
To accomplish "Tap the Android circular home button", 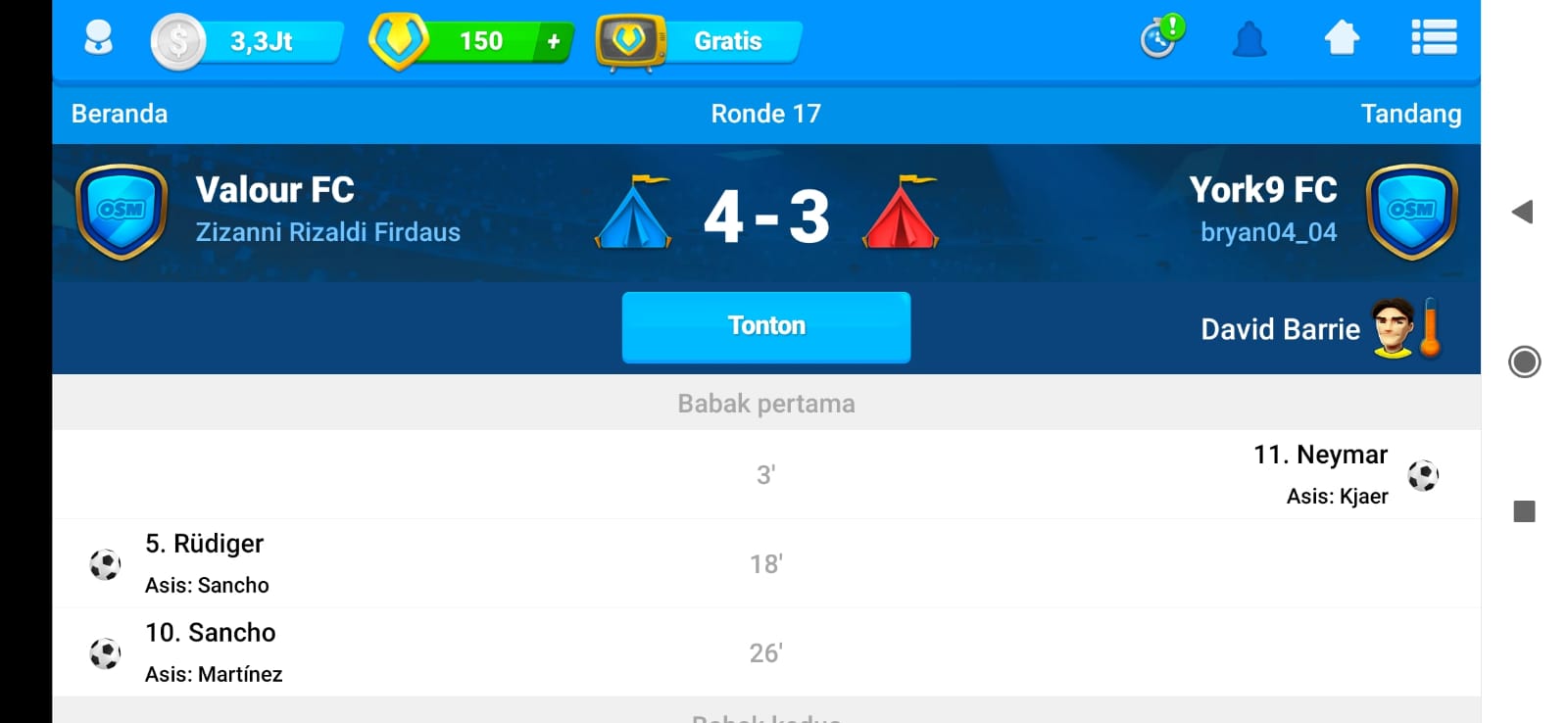I will pyautogui.click(x=1524, y=361).
